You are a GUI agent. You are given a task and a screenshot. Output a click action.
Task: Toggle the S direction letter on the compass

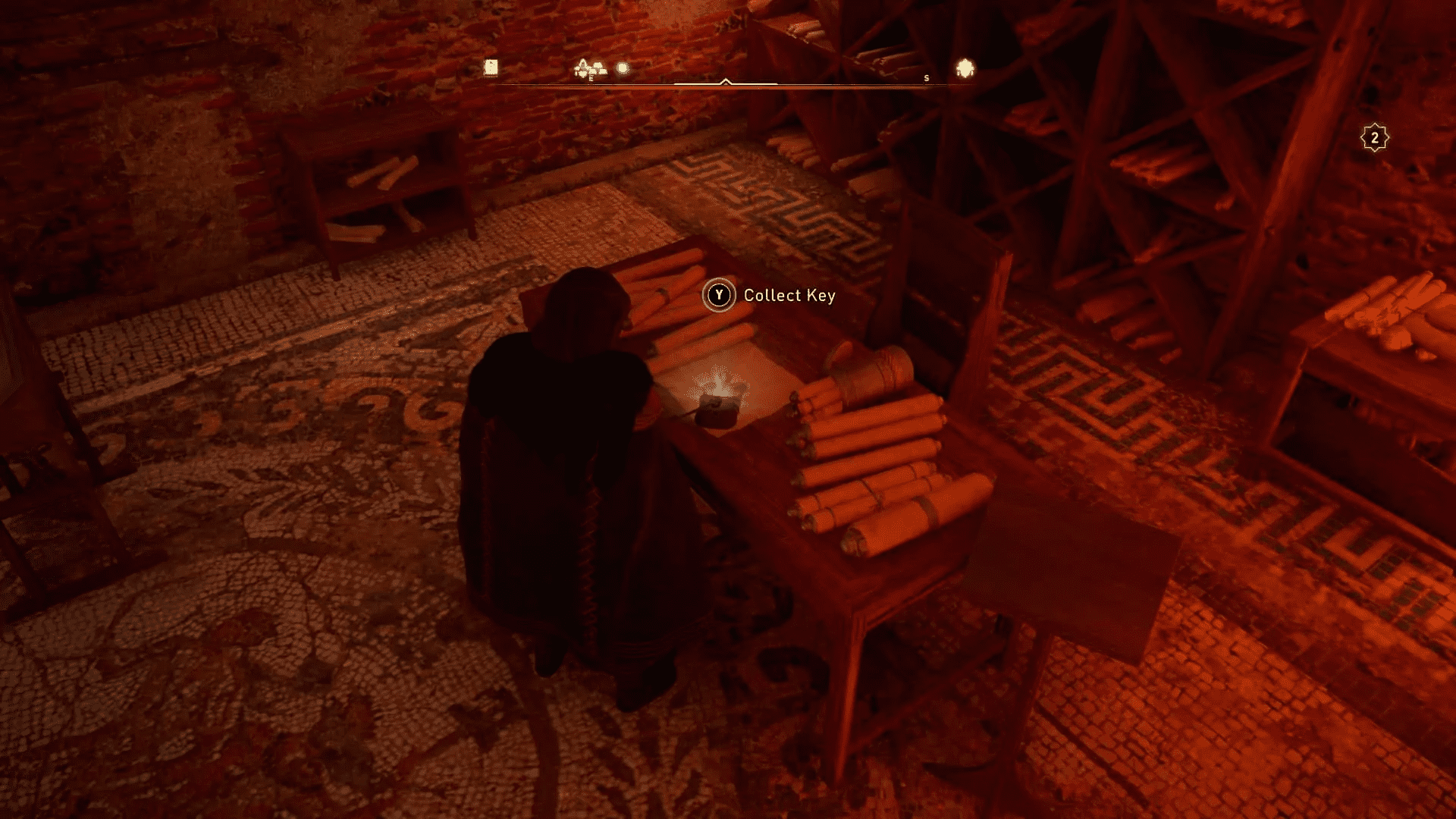(x=927, y=77)
